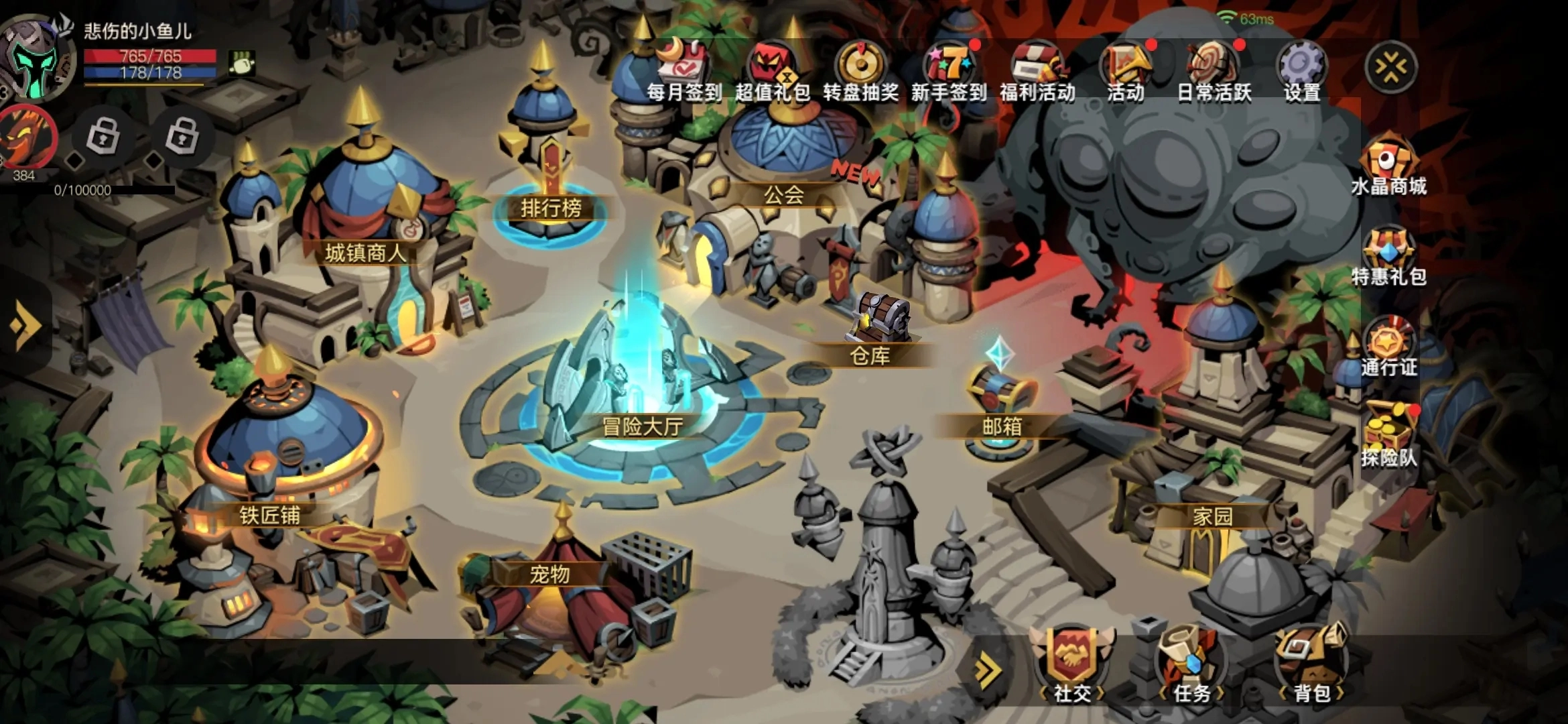This screenshot has height=724, width=1568.
Task: Collapse the top icon bar with arrows button
Action: [x=1391, y=67]
